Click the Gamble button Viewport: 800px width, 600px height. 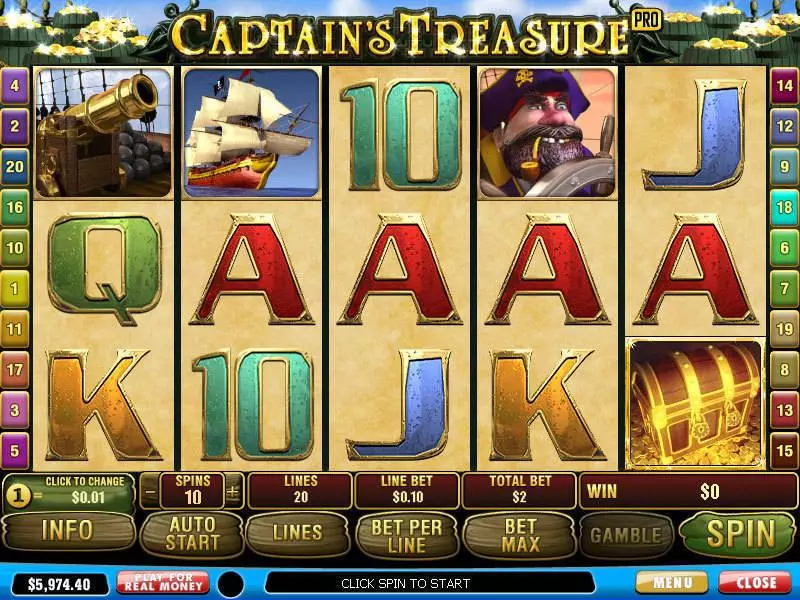coord(626,534)
